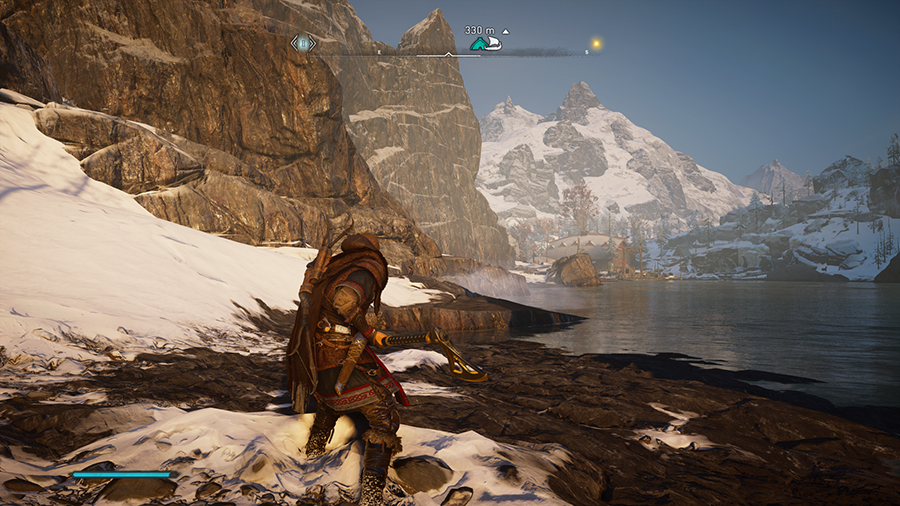Select the glowing yellow dot on the compass

tap(595, 44)
